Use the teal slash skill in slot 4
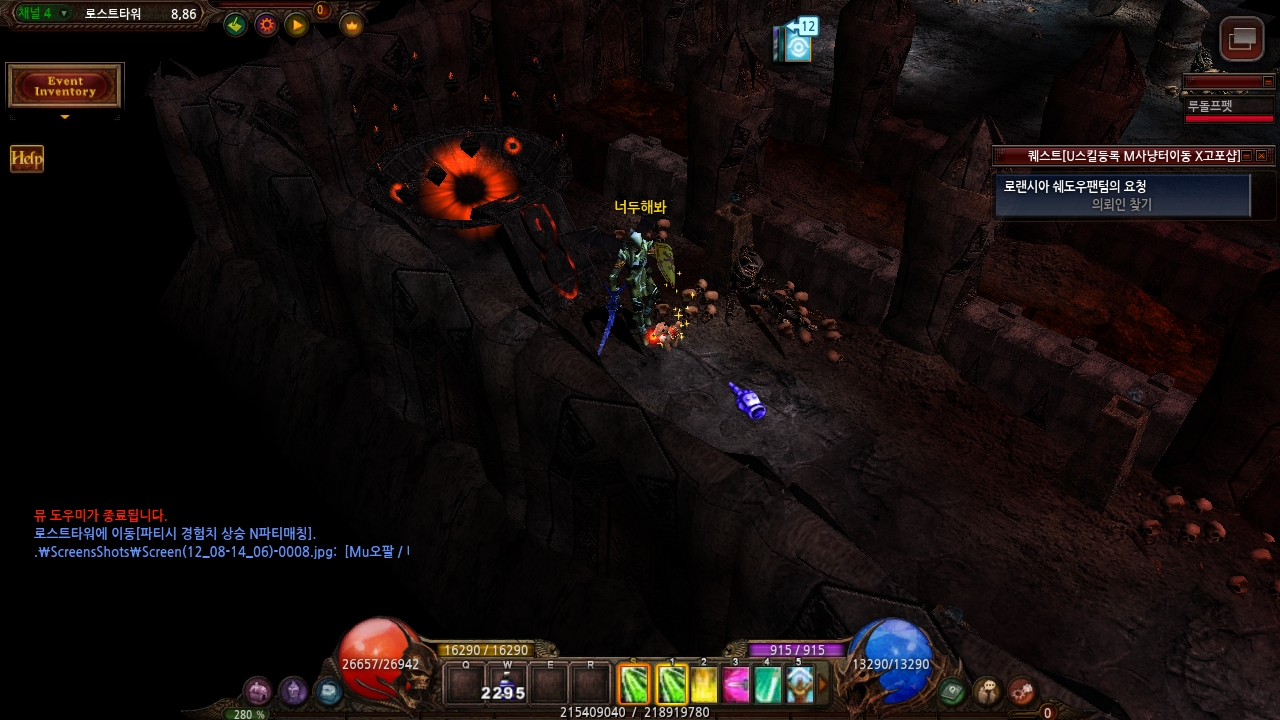The image size is (1280, 720). pos(767,685)
